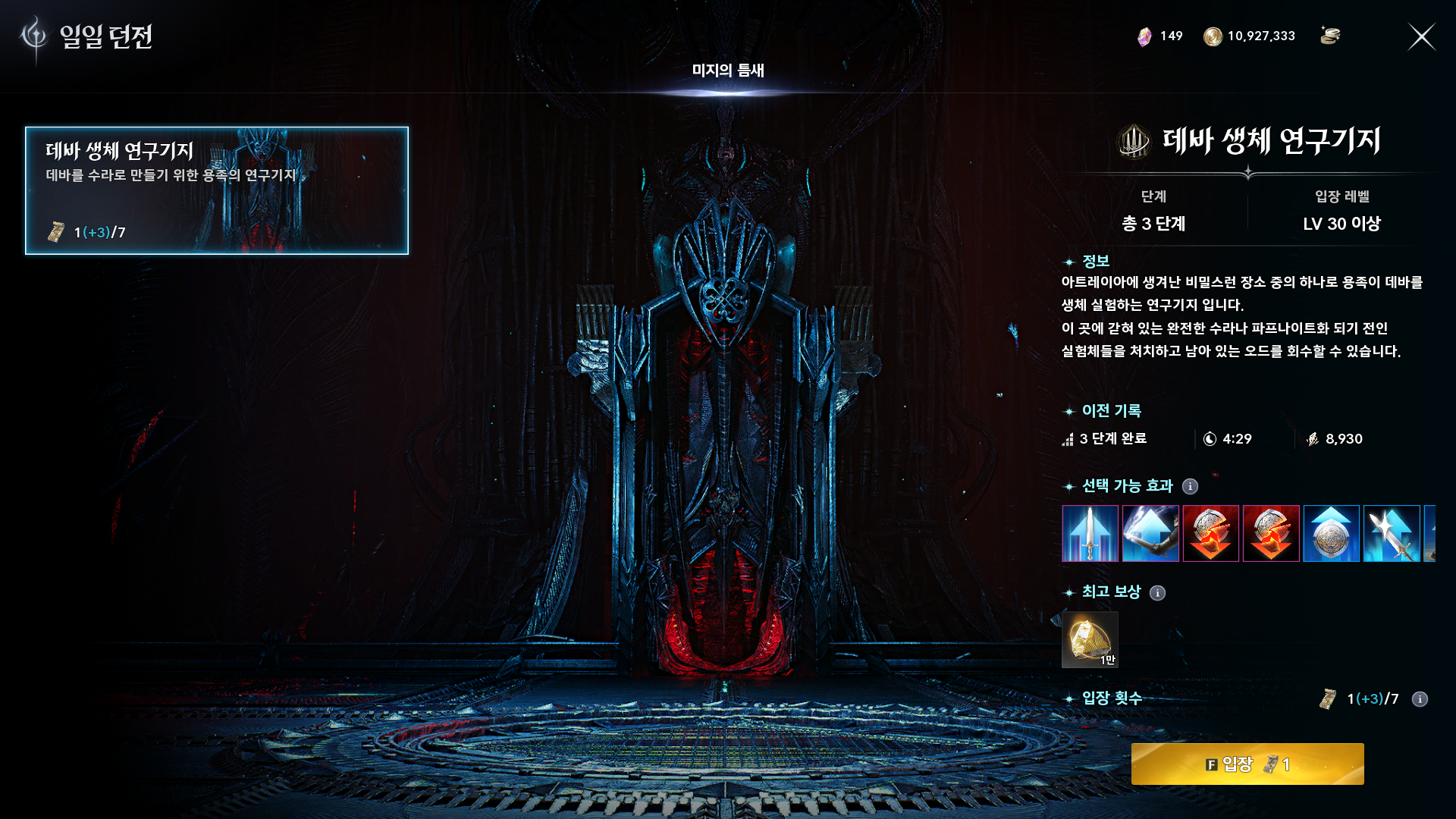View the sparkling sword buff effect
The image size is (1456, 819).
pyautogui.click(x=1392, y=534)
